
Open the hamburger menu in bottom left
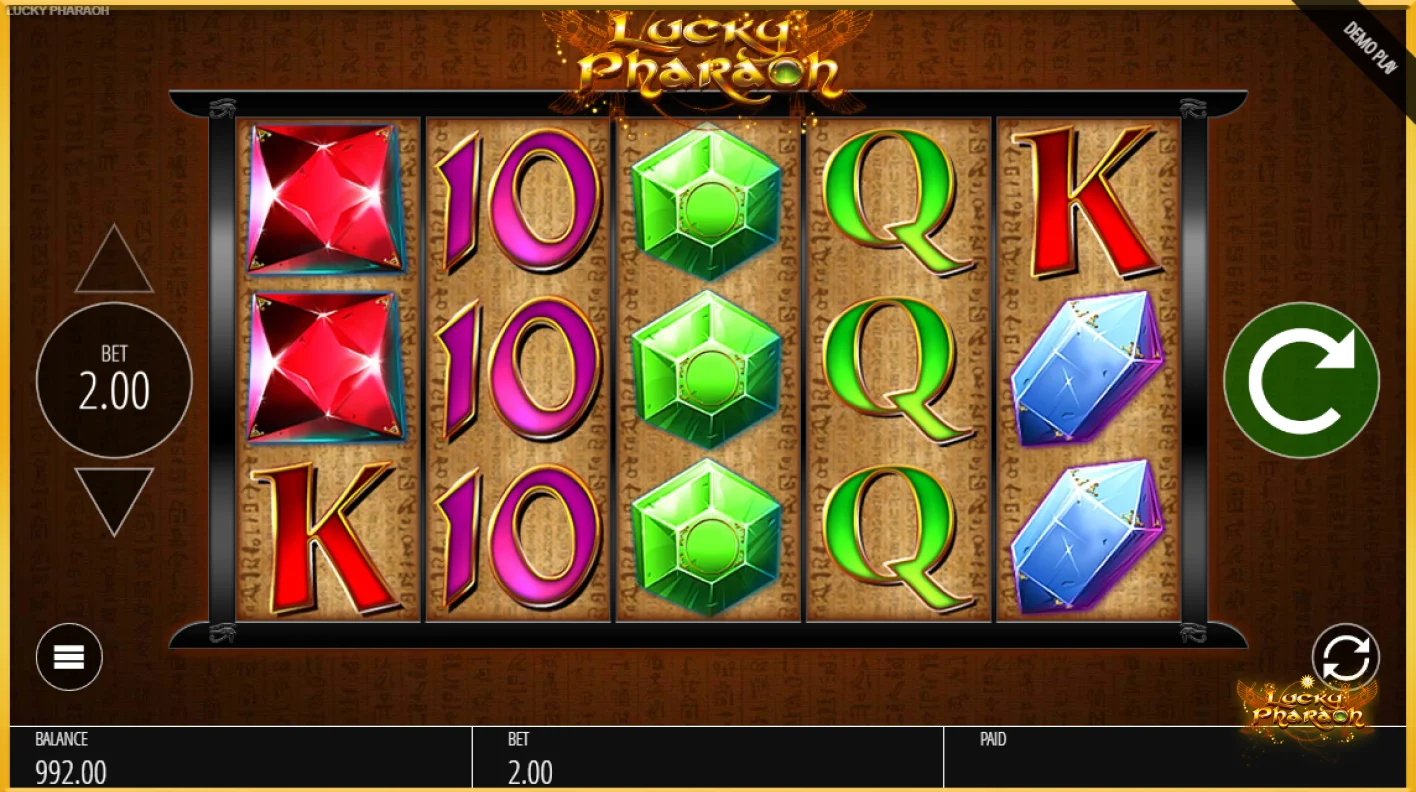(68, 657)
